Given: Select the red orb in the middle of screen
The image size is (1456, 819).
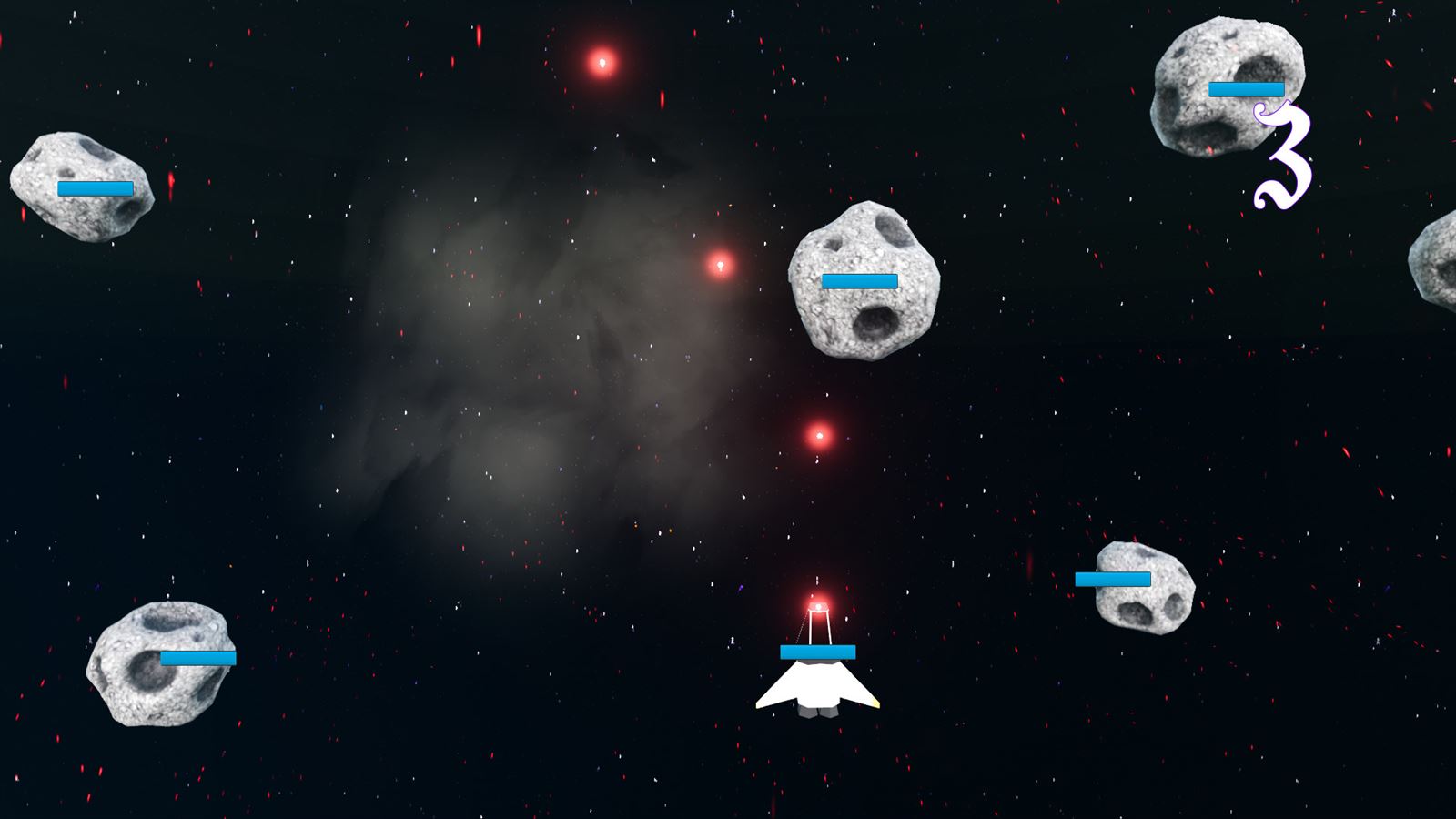Looking at the screenshot, I should pyautogui.click(x=819, y=437).
